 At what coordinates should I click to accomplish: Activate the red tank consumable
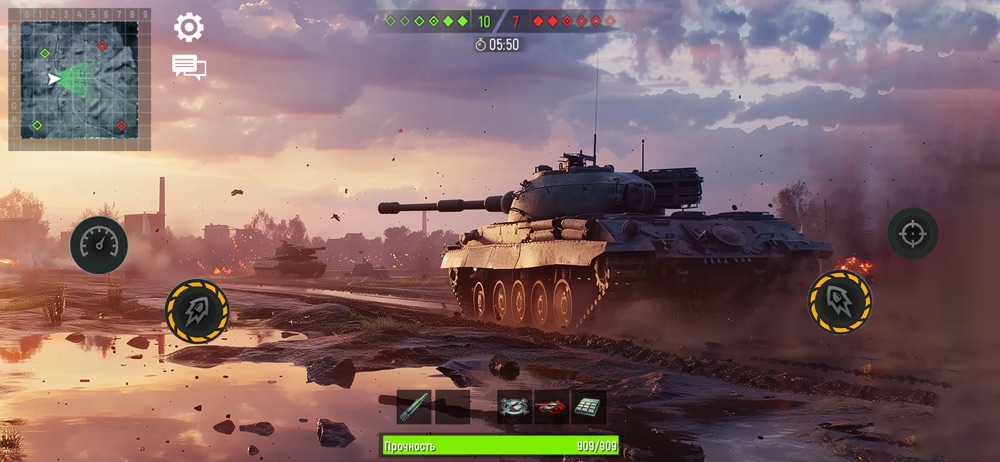[551, 407]
